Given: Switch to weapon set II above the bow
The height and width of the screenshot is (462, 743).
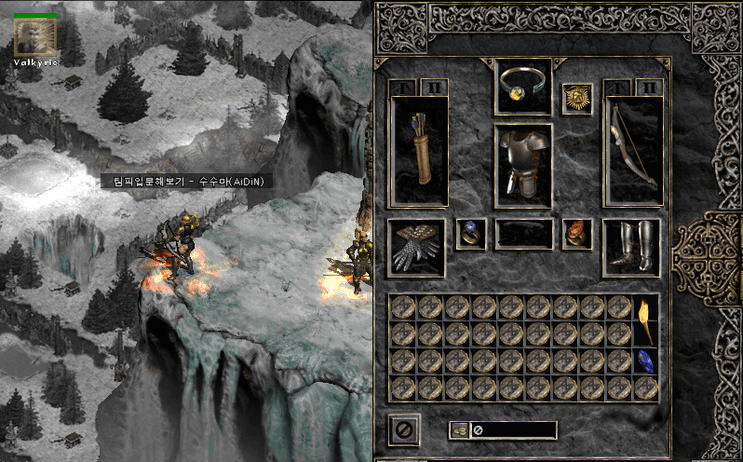Looking at the screenshot, I should (x=650, y=88).
